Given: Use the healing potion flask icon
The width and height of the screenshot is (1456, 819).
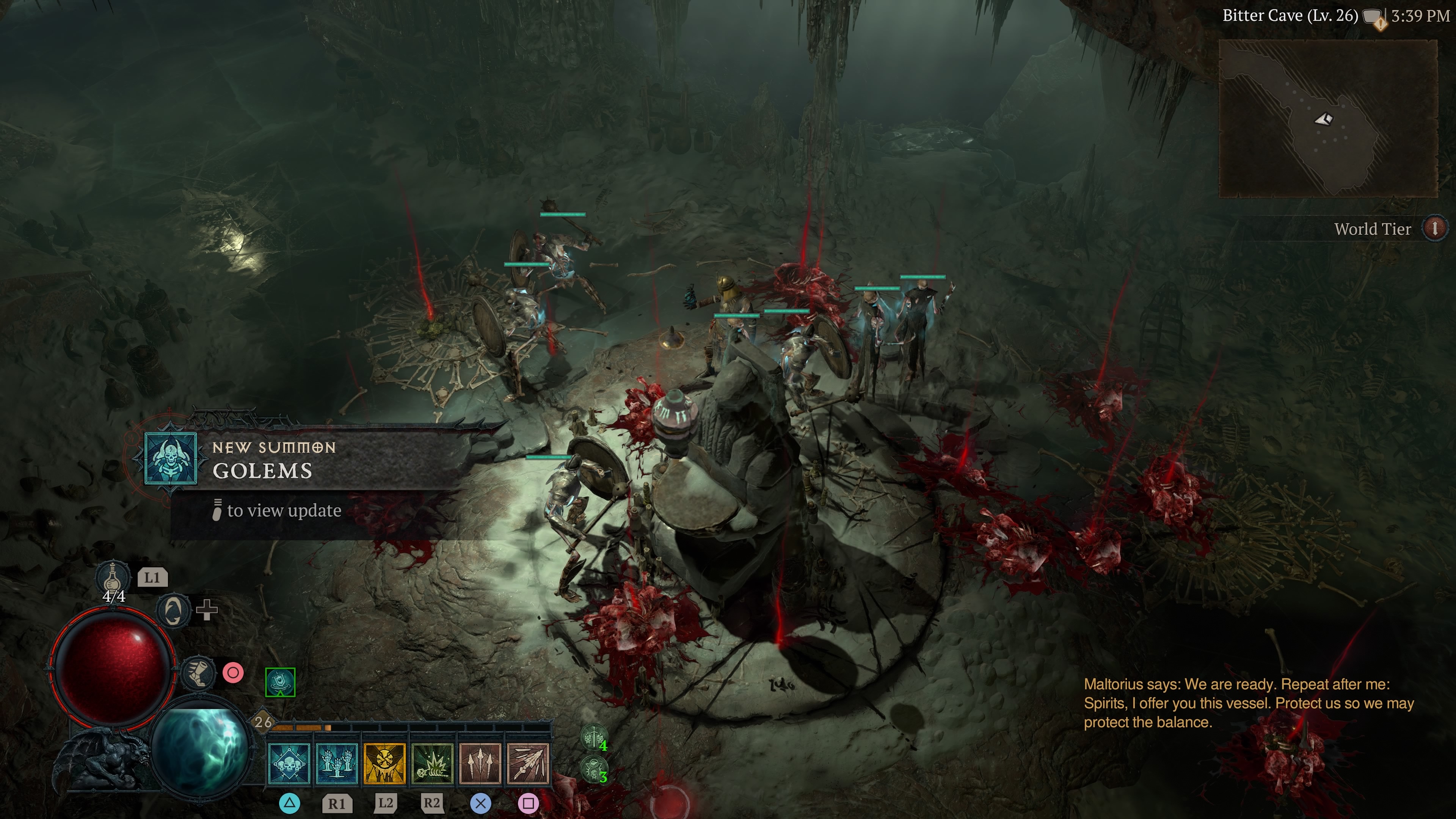Looking at the screenshot, I should point(112,577).
